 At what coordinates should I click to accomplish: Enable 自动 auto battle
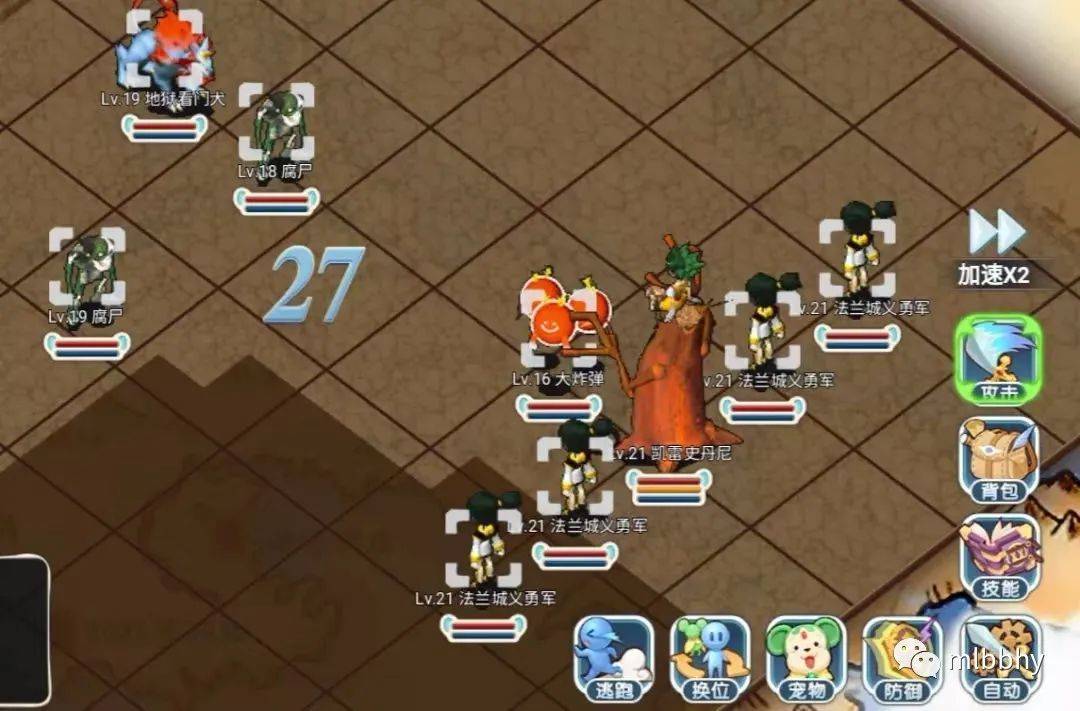coord(1000,657)
